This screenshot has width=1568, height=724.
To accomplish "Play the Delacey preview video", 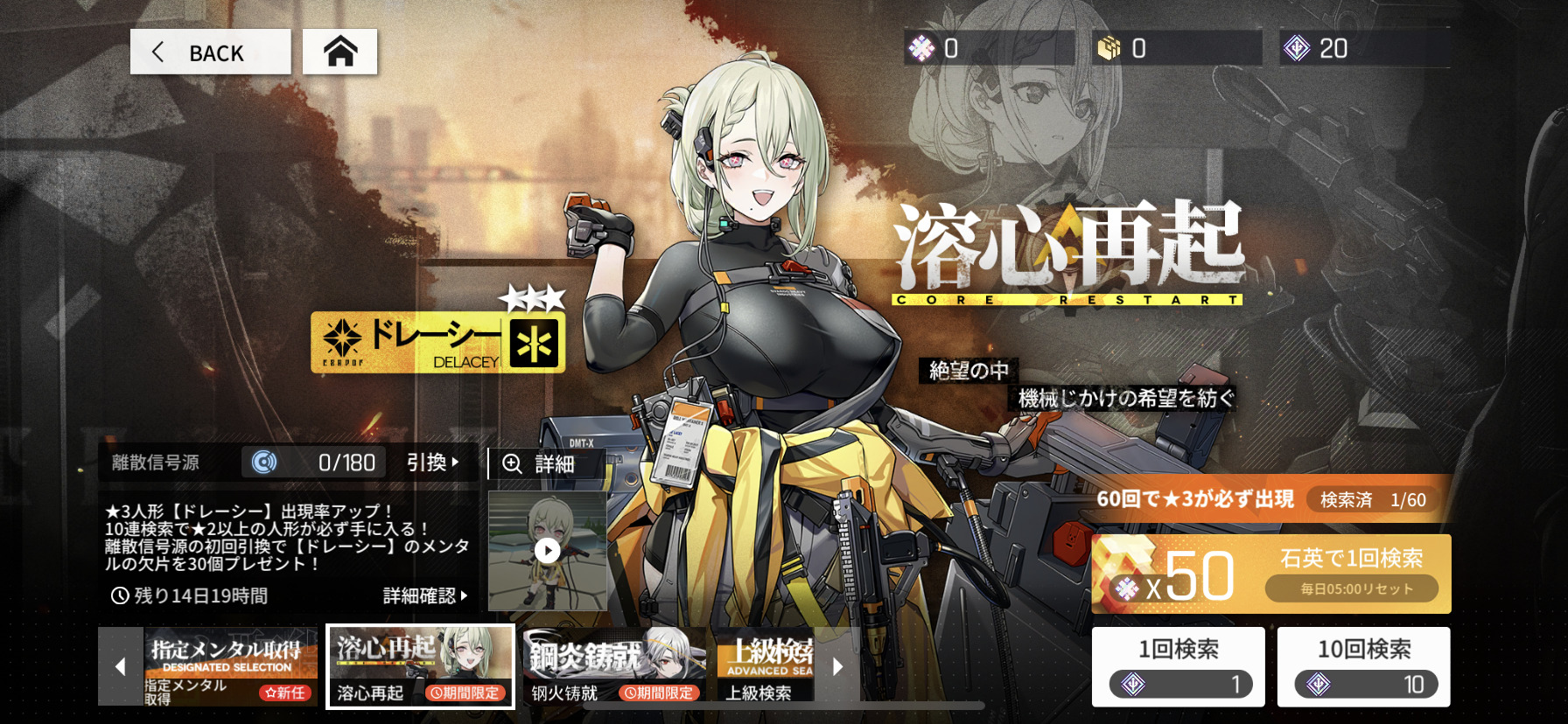I will (547, 550).
